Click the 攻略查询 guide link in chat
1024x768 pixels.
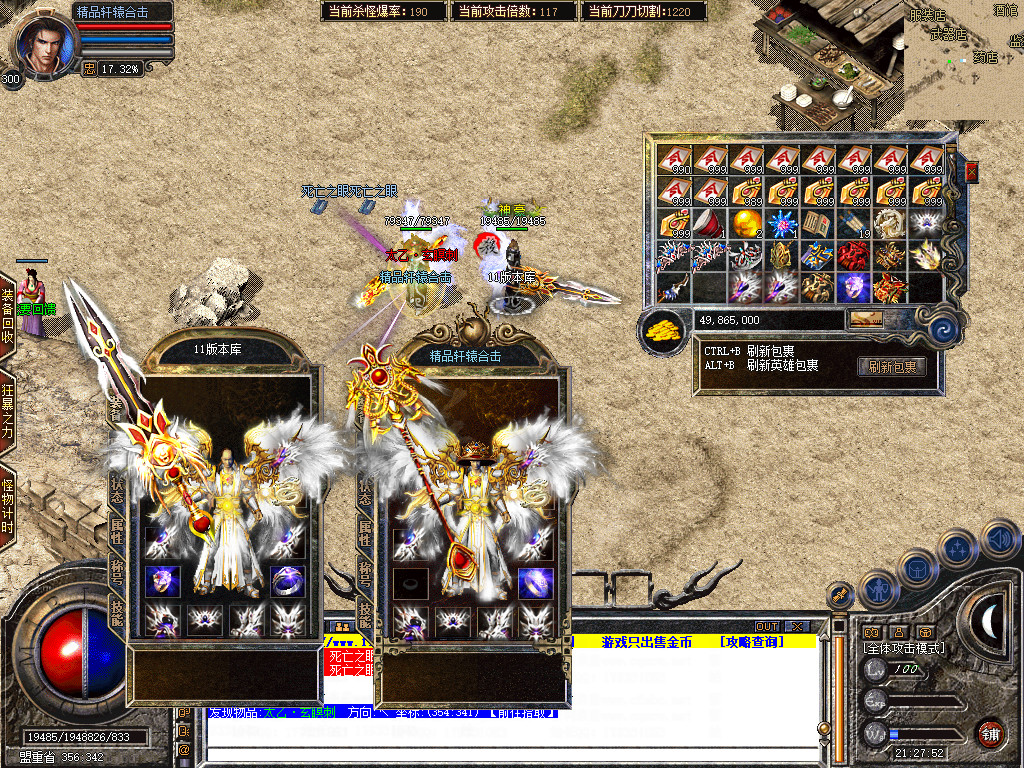click(x=750, y=642)
